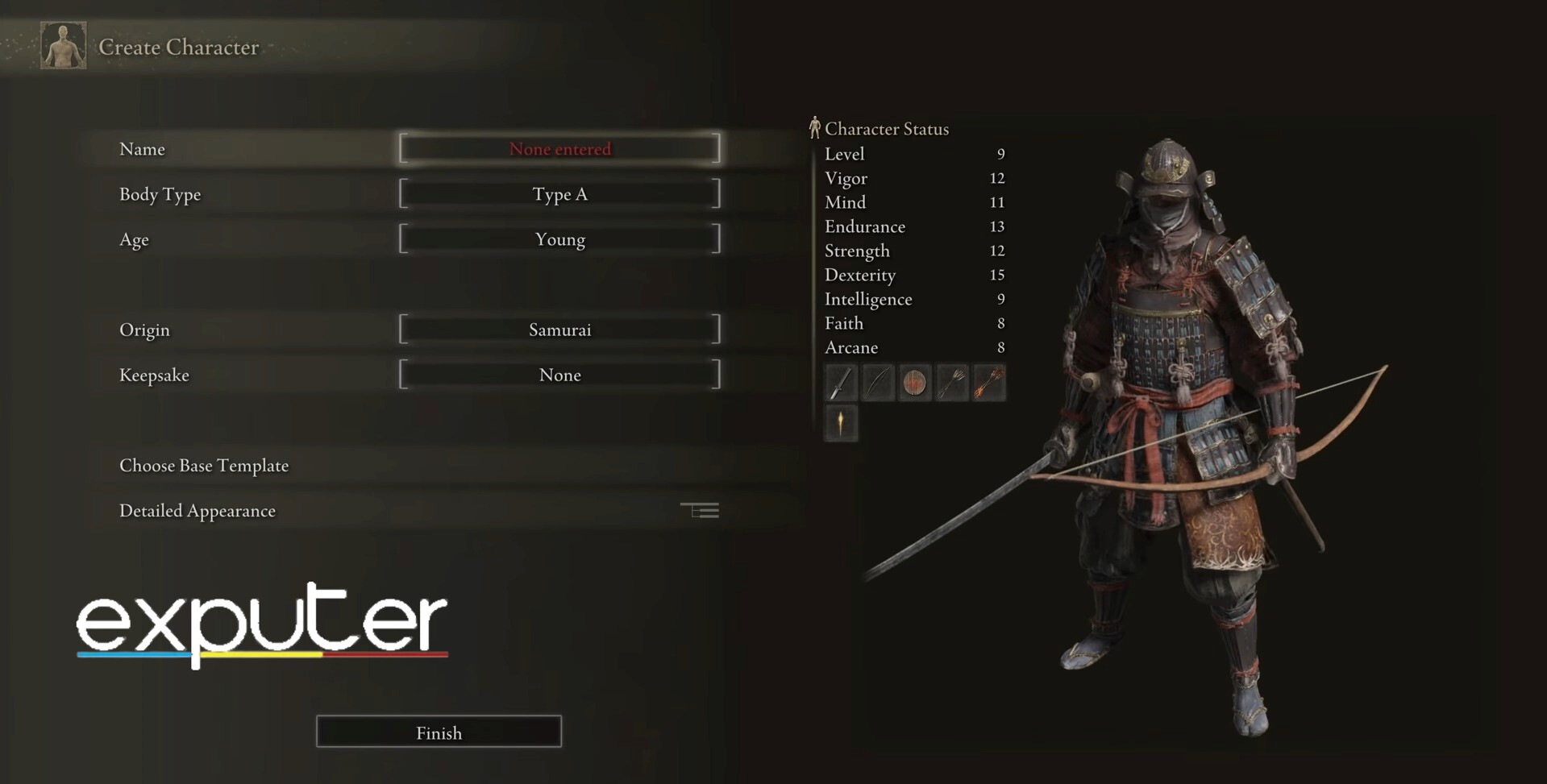Open the Detailed Appearance menu
This screenshot has width=1547, height=784.
[198, 510]
